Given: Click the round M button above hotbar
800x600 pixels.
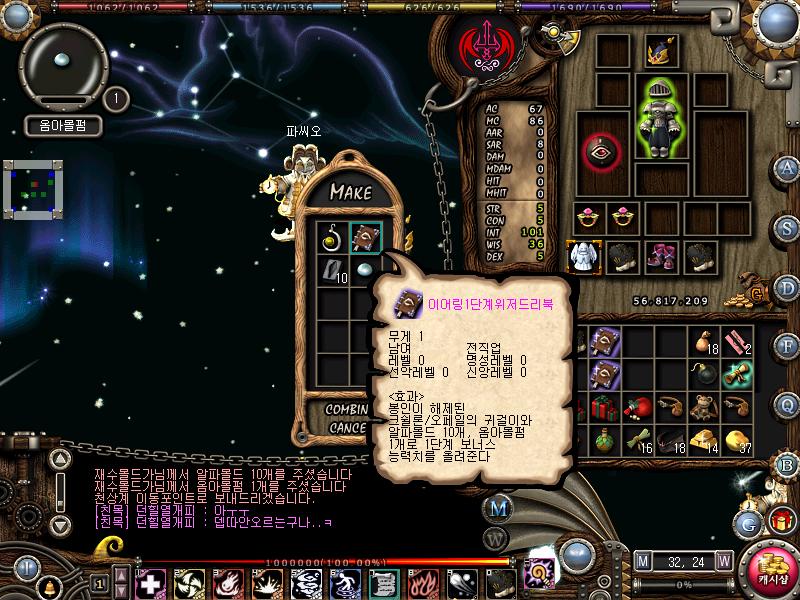Looking at the screenshot, I should tap(497, 508).
